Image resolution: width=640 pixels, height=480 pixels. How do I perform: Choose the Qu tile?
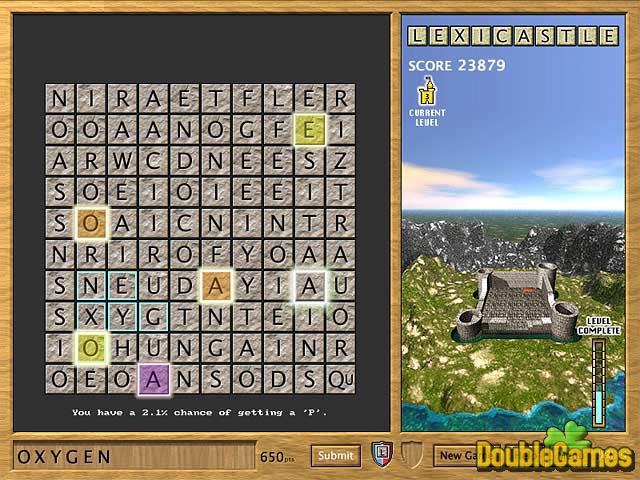(340, 379)
